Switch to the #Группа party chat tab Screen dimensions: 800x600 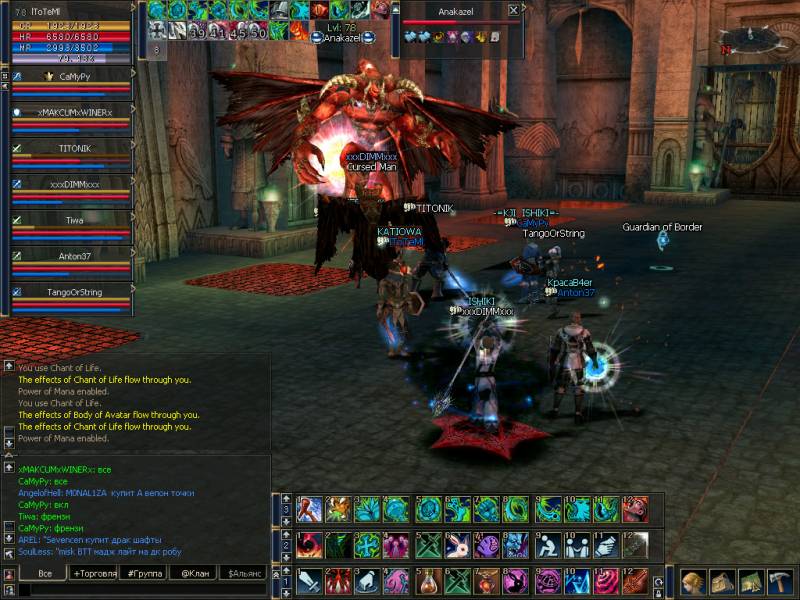[143, 573]
